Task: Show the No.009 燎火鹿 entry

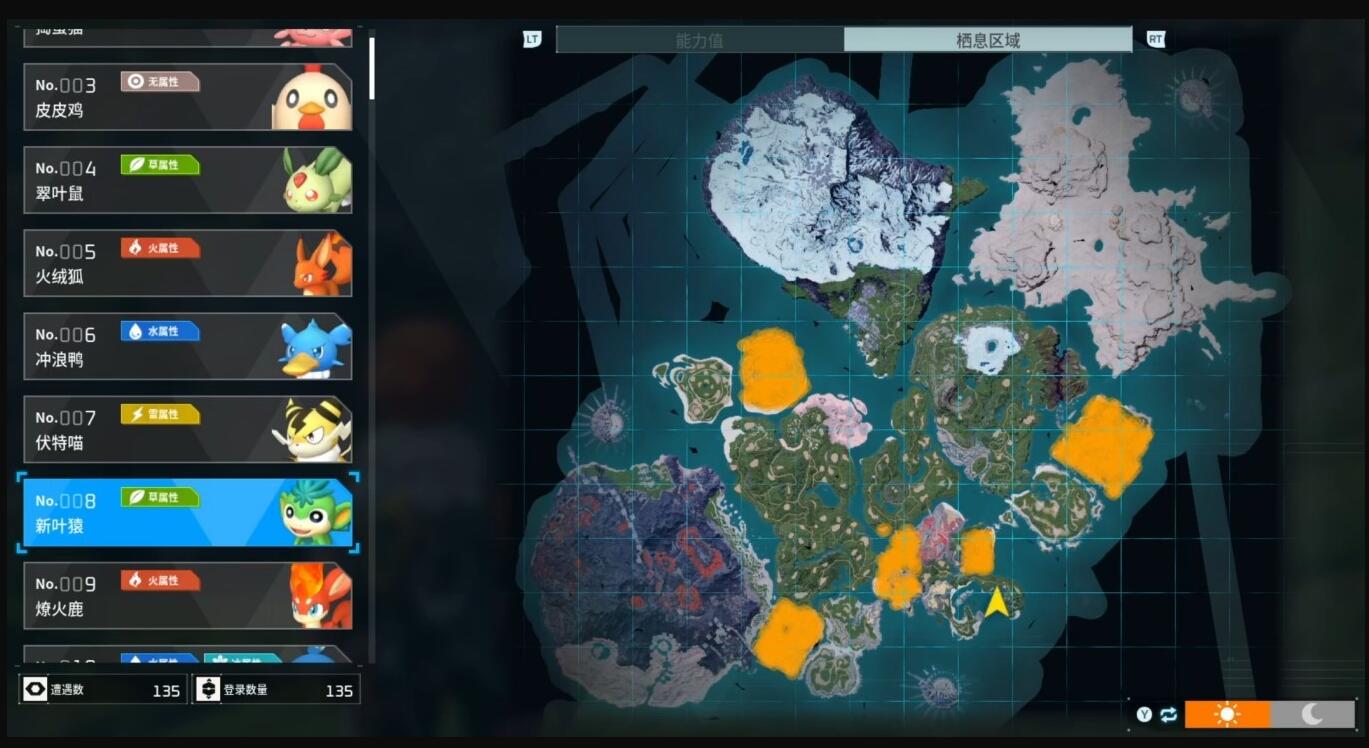Action: [187, 595]
